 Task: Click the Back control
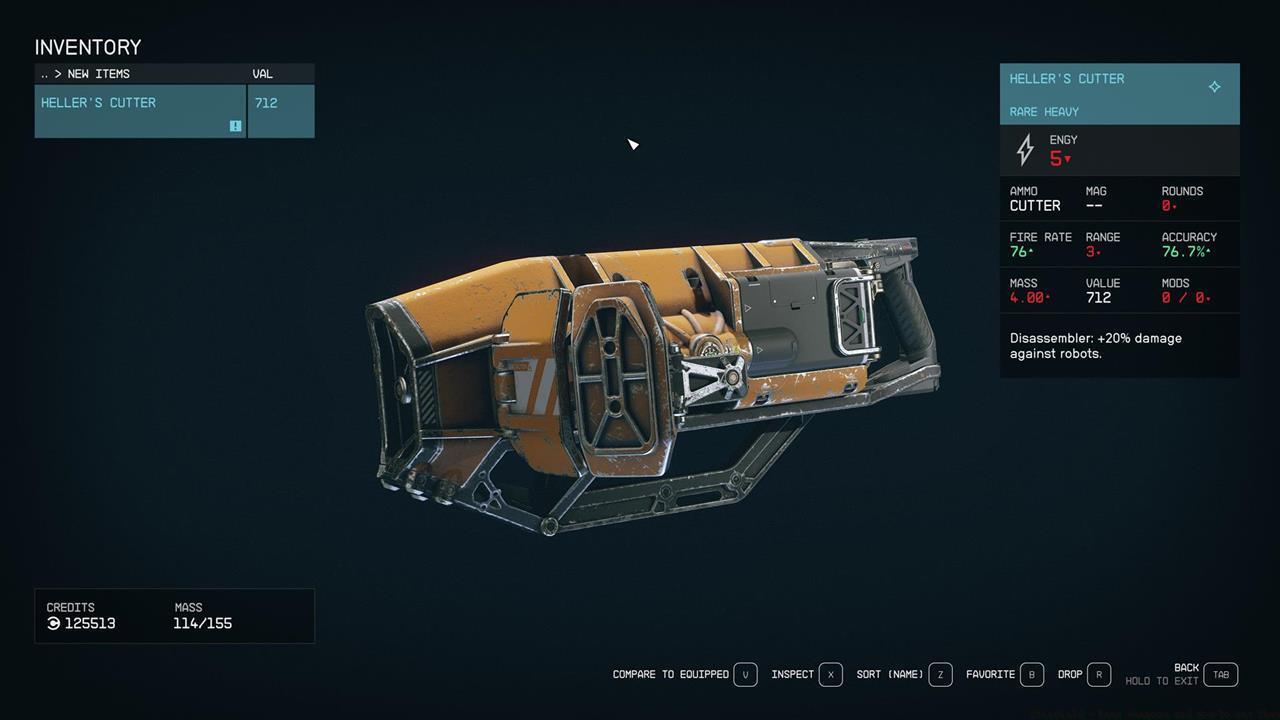pos(1188,667)
